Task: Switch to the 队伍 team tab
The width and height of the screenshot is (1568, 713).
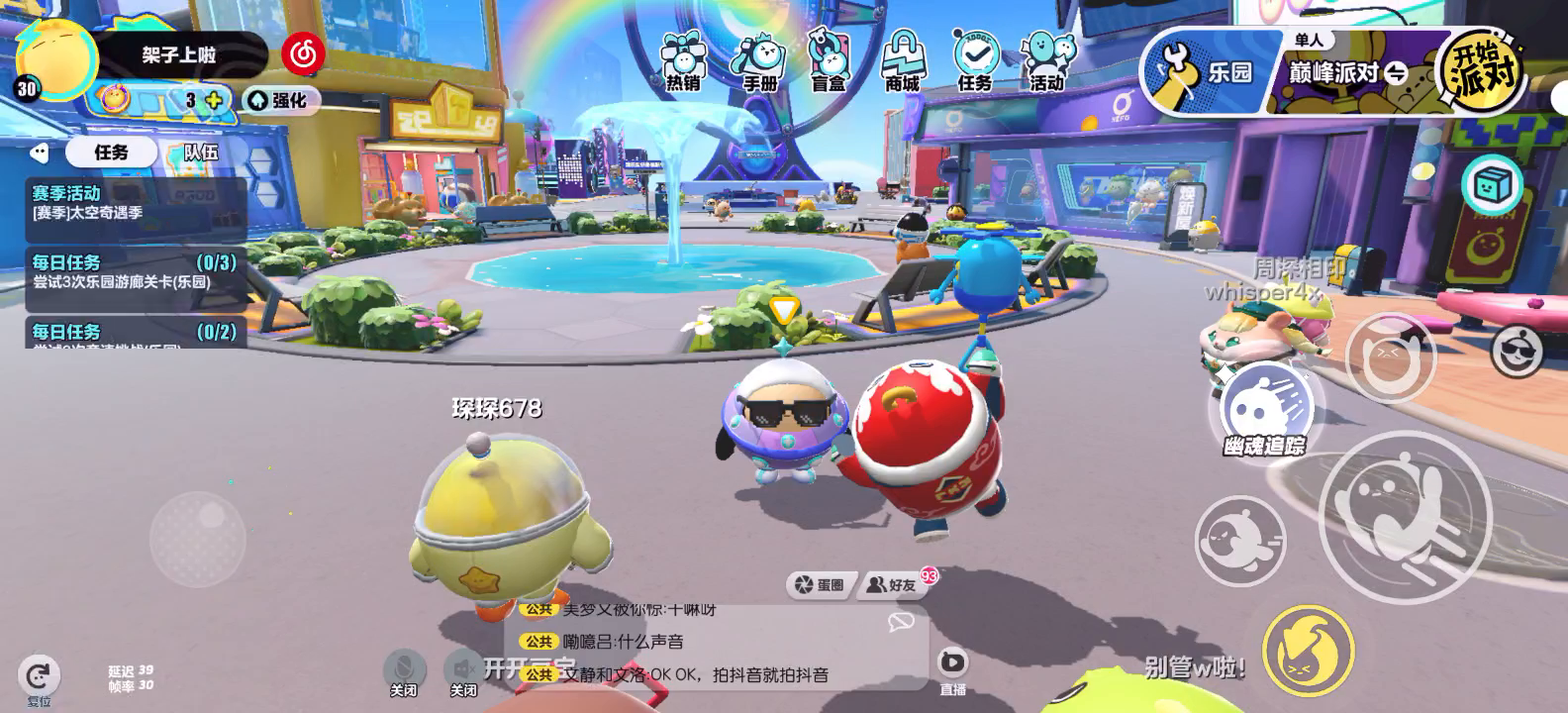Action: tap(201, 152)
